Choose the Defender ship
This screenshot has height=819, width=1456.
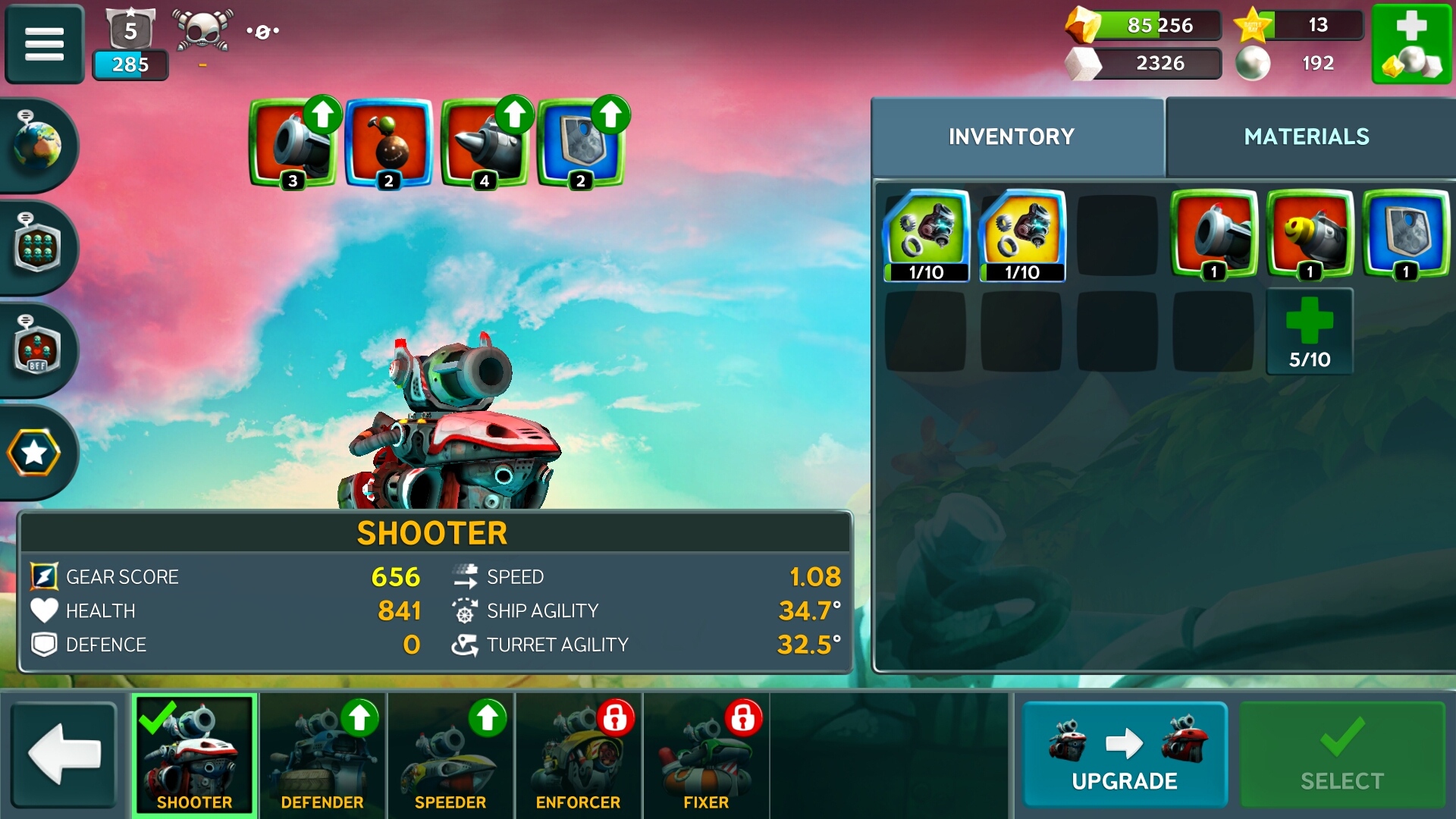pos(322,755)
